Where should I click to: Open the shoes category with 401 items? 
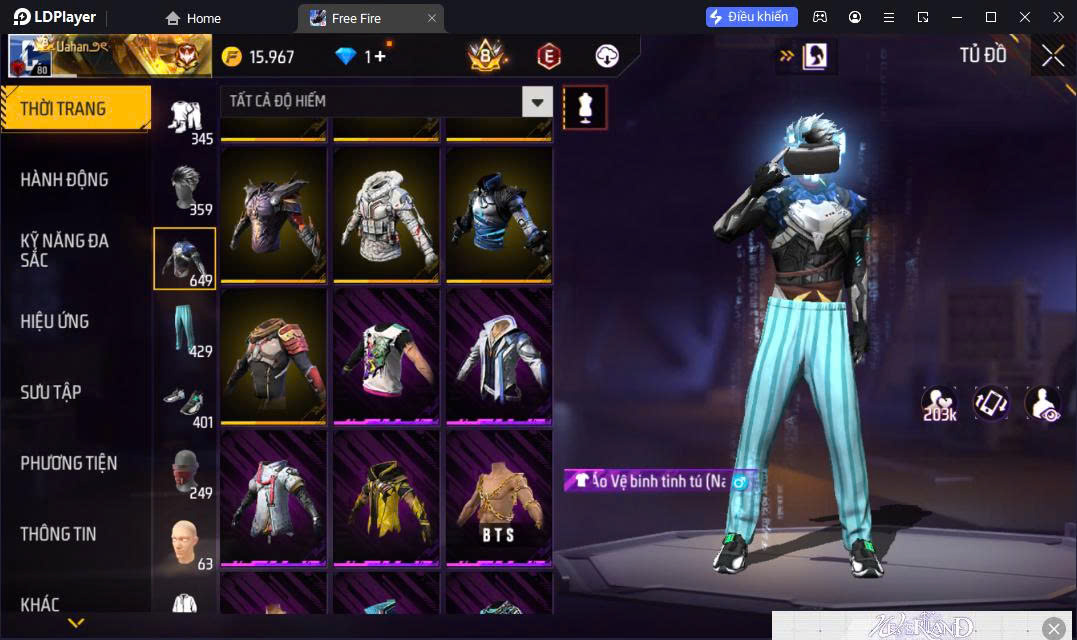[x=186, y=401]
